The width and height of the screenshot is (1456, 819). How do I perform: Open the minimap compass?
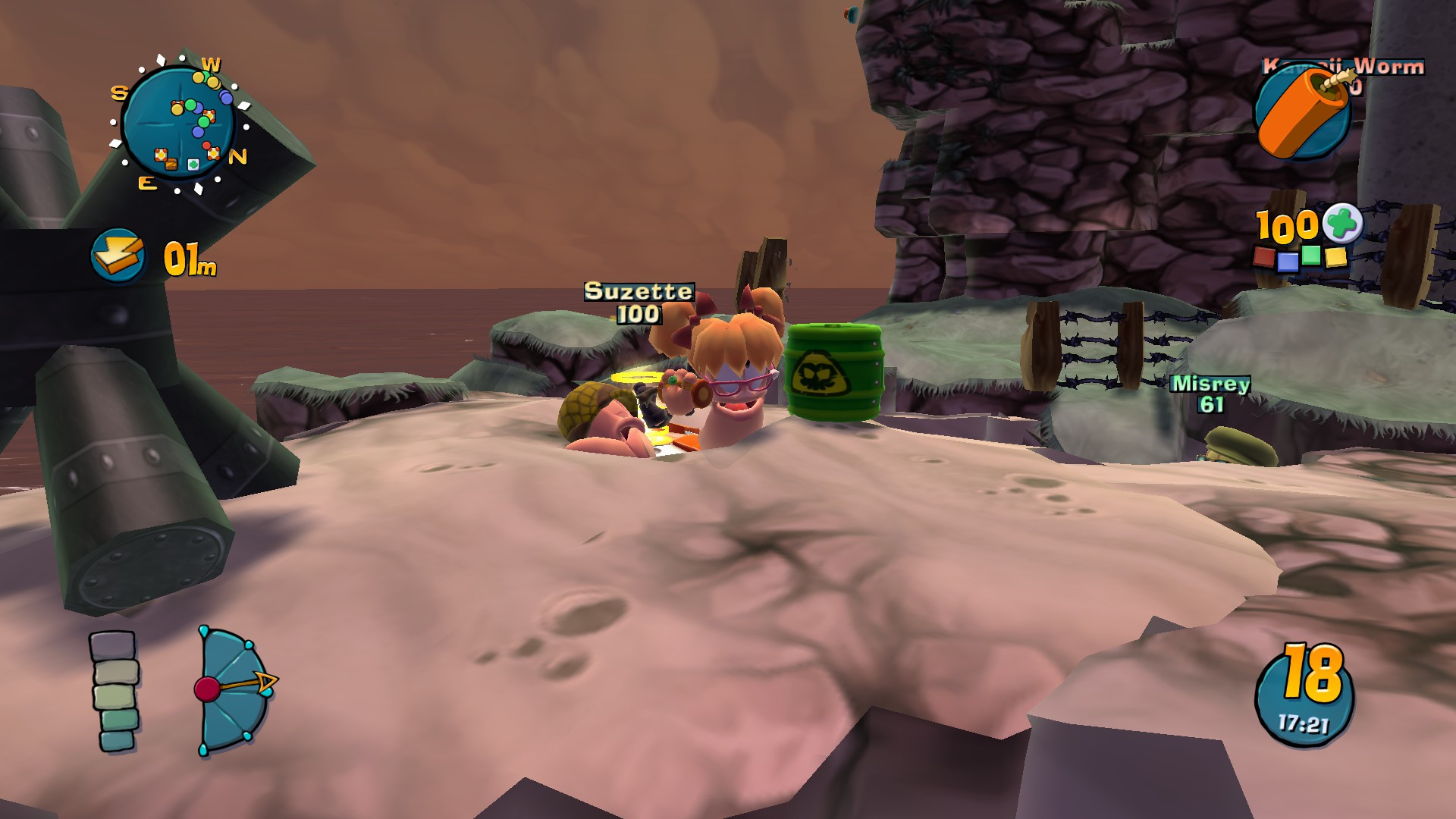point(182,121)
